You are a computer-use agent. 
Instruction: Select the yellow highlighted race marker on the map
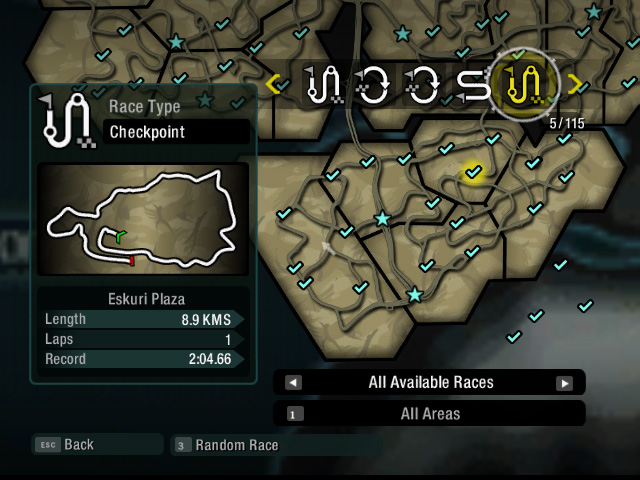[473, 173]
